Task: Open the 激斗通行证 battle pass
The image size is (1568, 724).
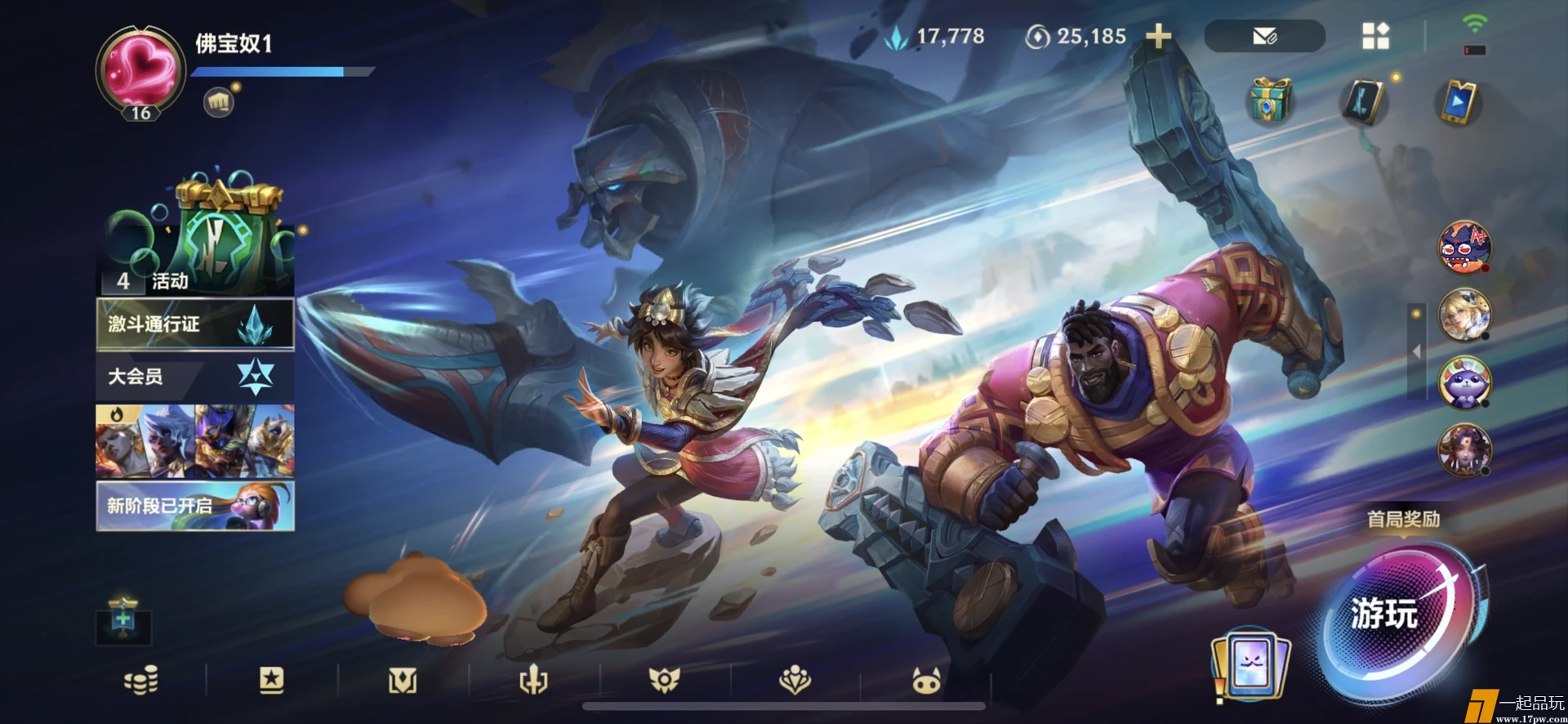Action: click(195, 324)
